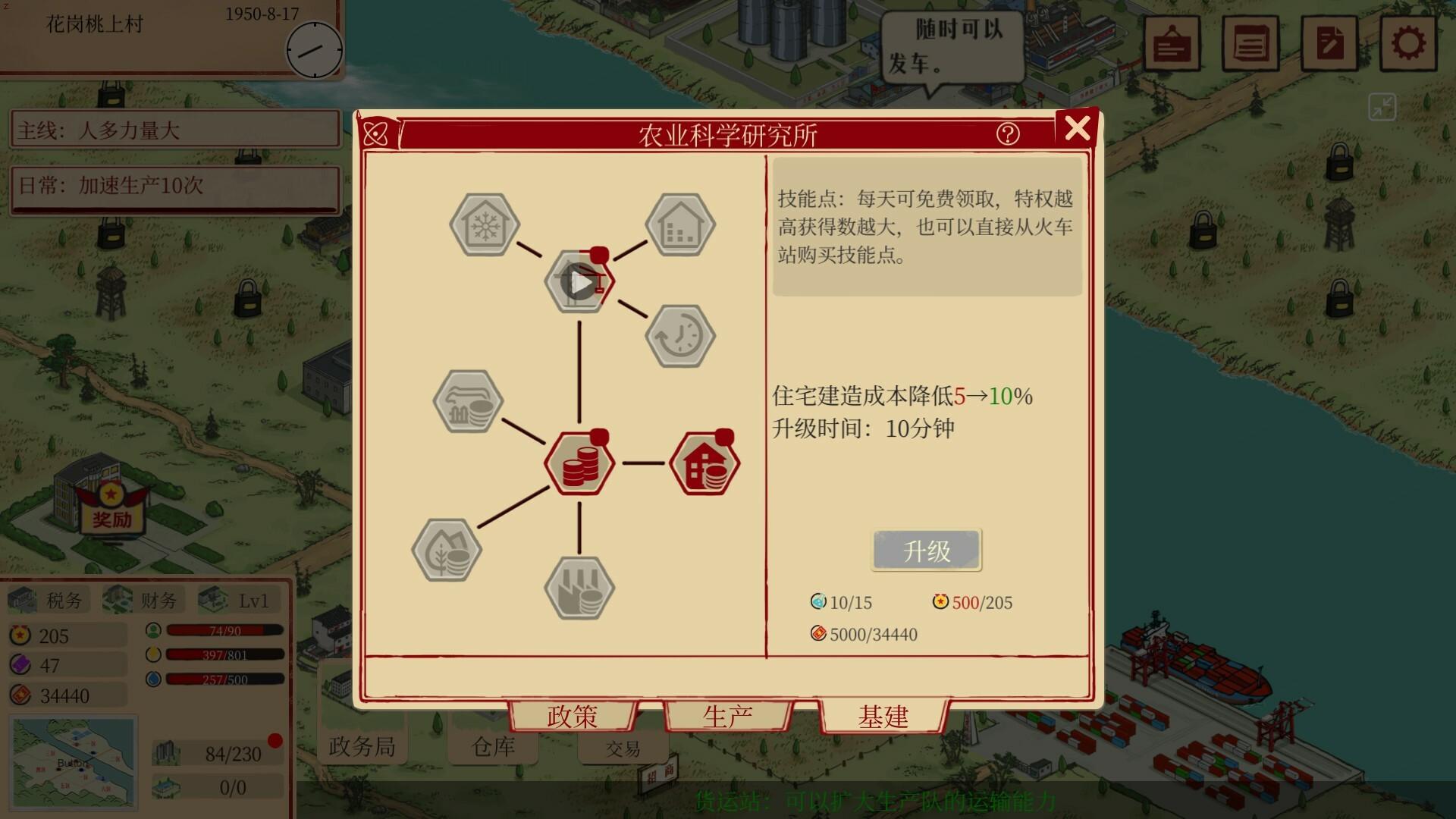This screenshot has width=1456, height=819.
Task: Open the notepad icon in the top-right toolbar
Action: click(x=1251, y=42)
